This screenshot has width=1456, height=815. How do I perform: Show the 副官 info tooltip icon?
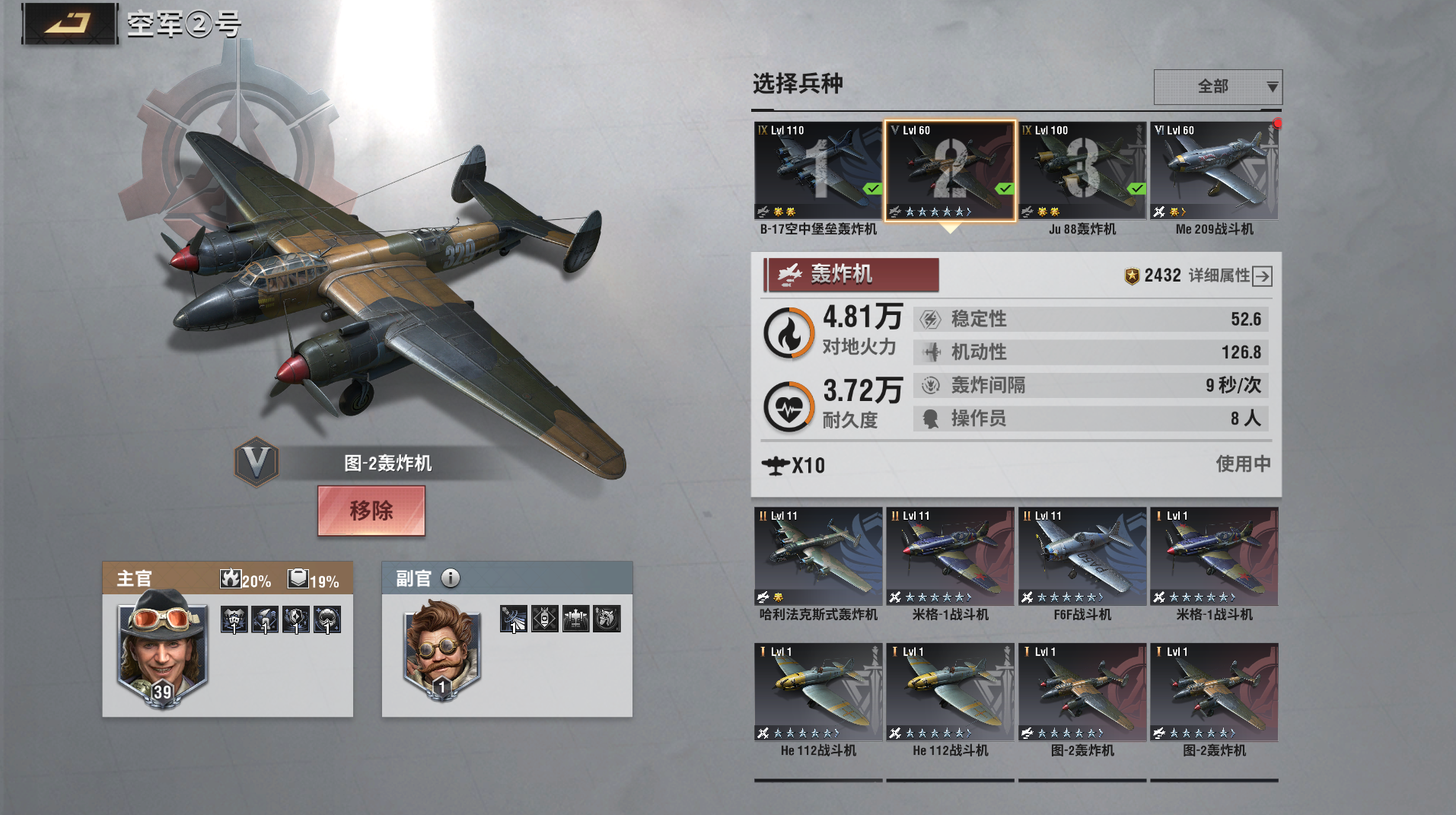[x=451, y=578]
